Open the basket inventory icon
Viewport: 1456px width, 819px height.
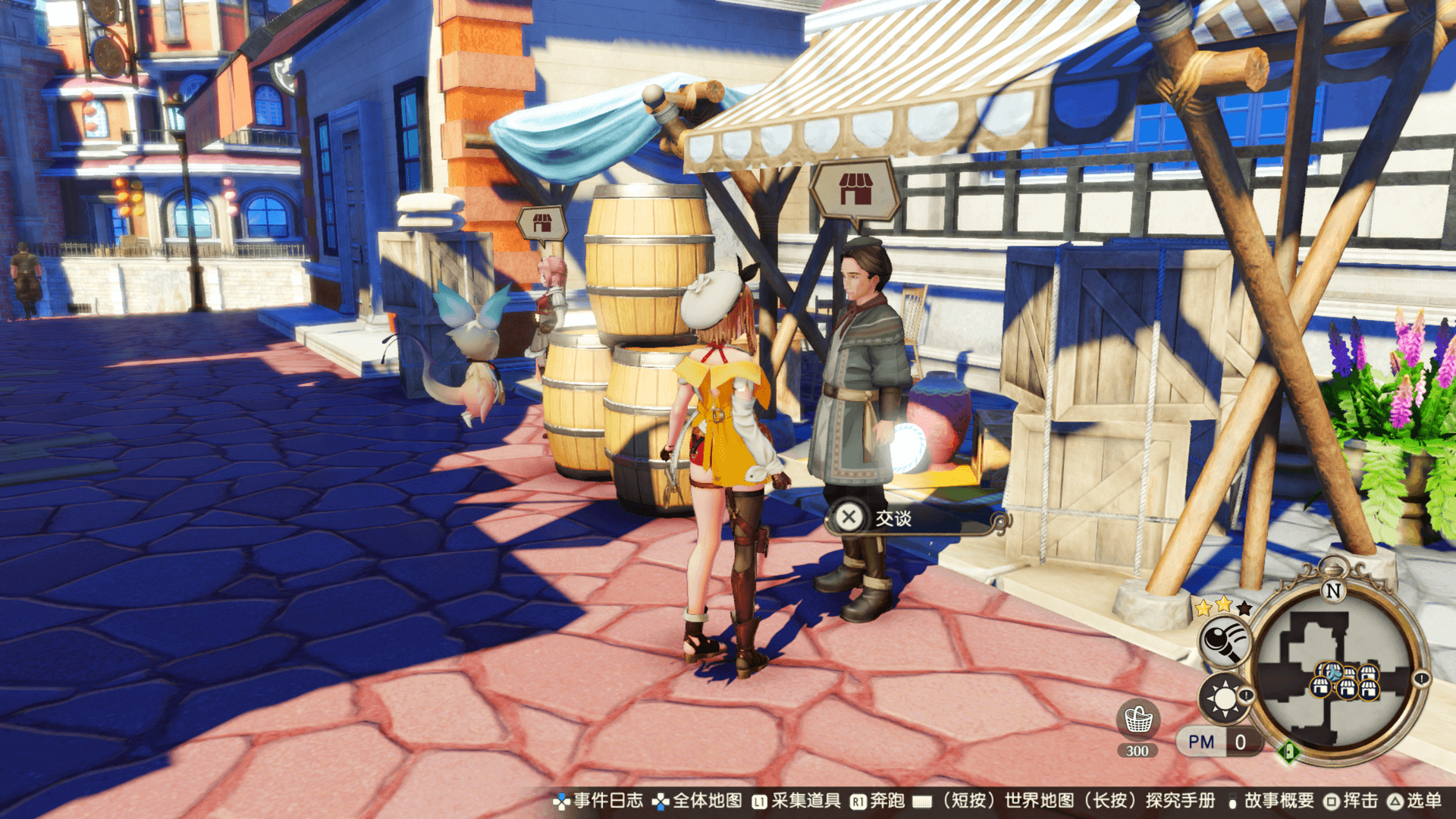(1137, 719)
